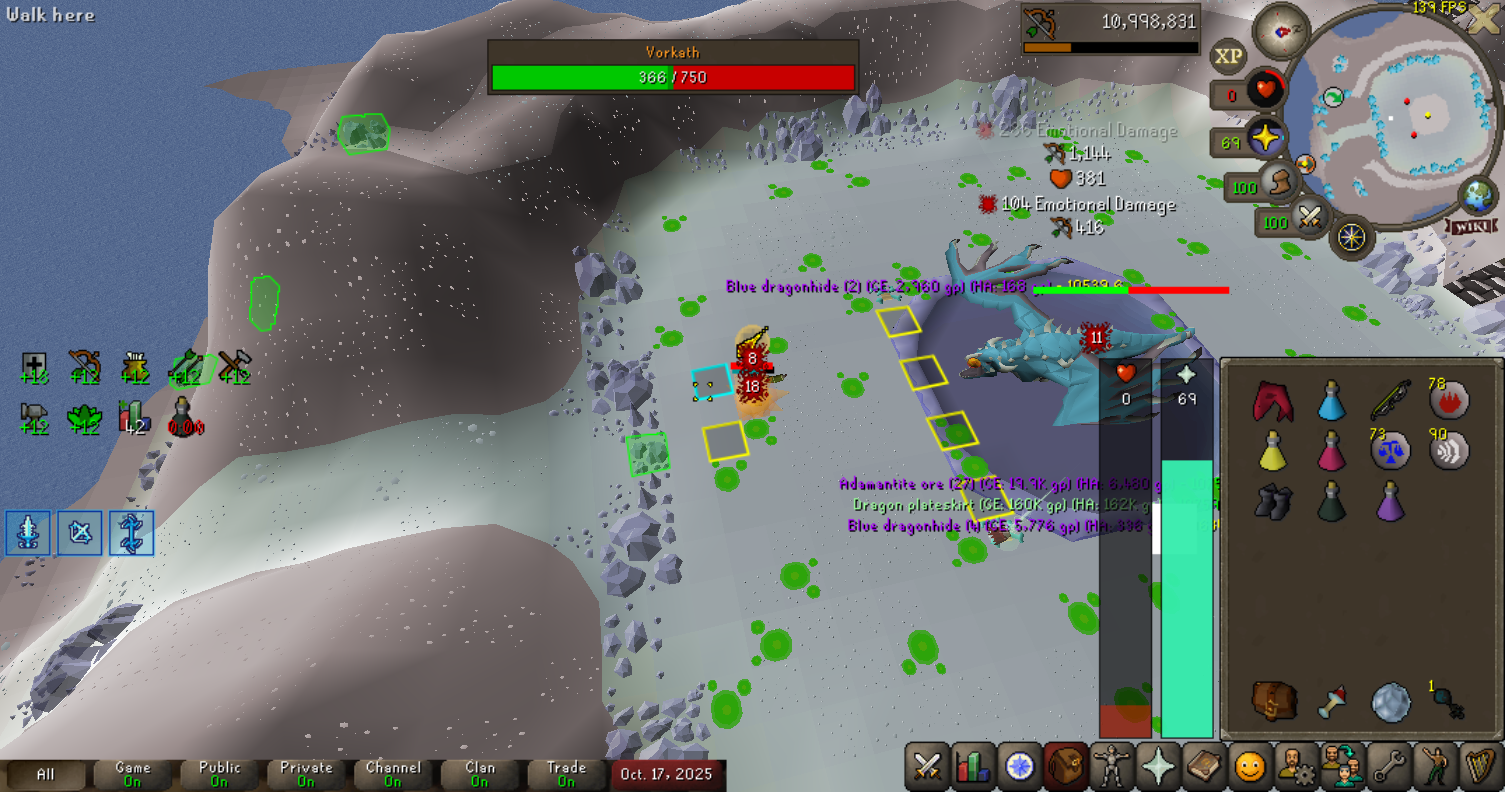Use the special attack orb
Screen dimensions: 1505x792
[1309, 216]
